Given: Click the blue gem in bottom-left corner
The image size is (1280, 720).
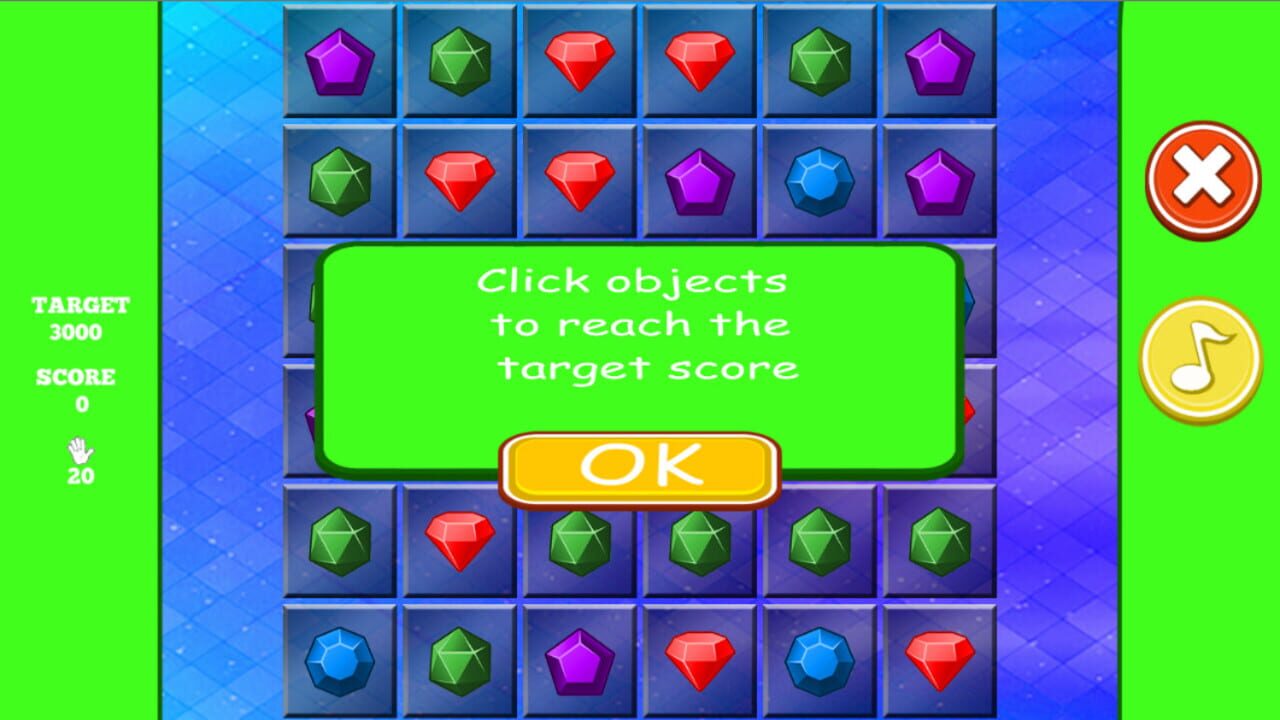Looking at the screenshot, I should (x=337, y=660).
